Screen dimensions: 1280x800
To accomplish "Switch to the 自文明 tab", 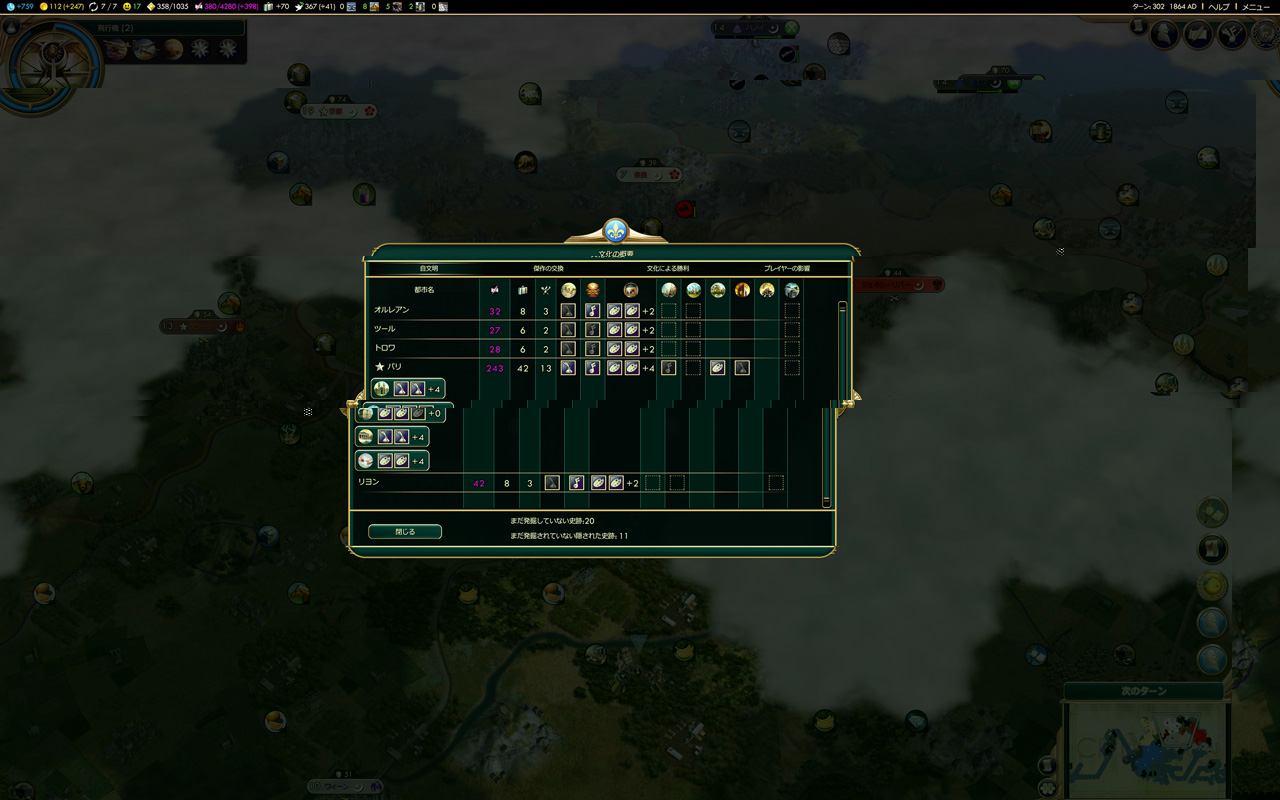I will click(x=429, y=269).
